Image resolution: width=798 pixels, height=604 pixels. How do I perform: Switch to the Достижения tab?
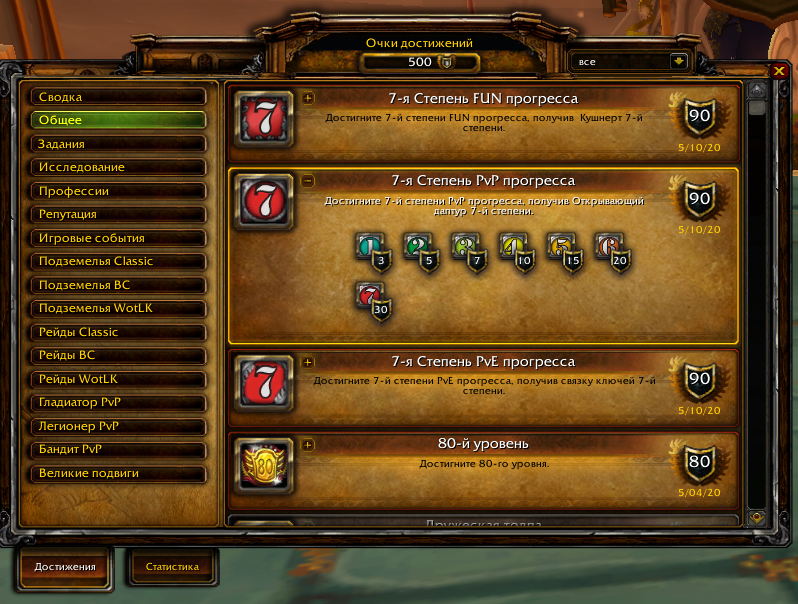coord(65,567)
